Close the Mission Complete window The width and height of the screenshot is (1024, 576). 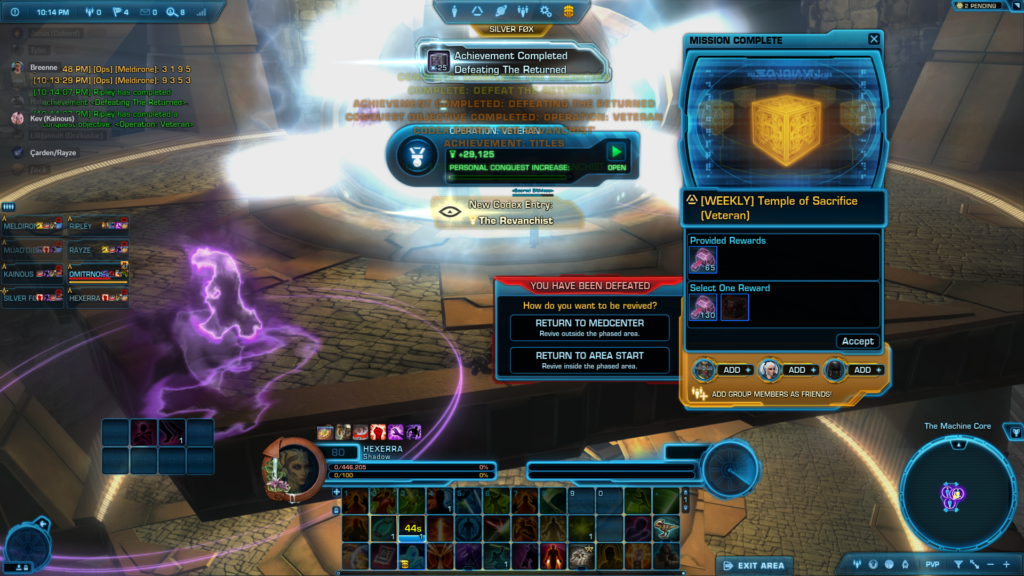[874, 40]
